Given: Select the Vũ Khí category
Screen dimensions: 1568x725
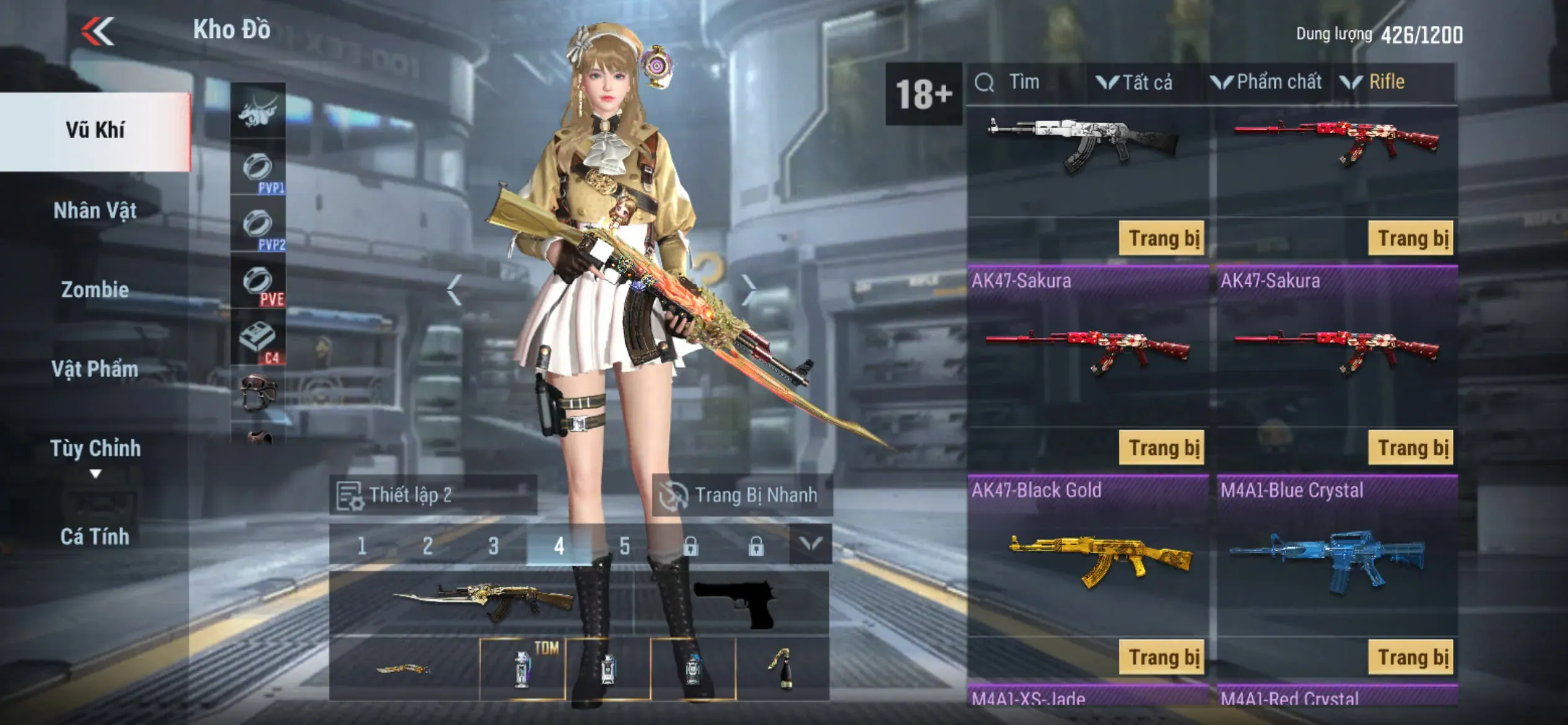Looking at the screenshot, I should tap(95, 130).
